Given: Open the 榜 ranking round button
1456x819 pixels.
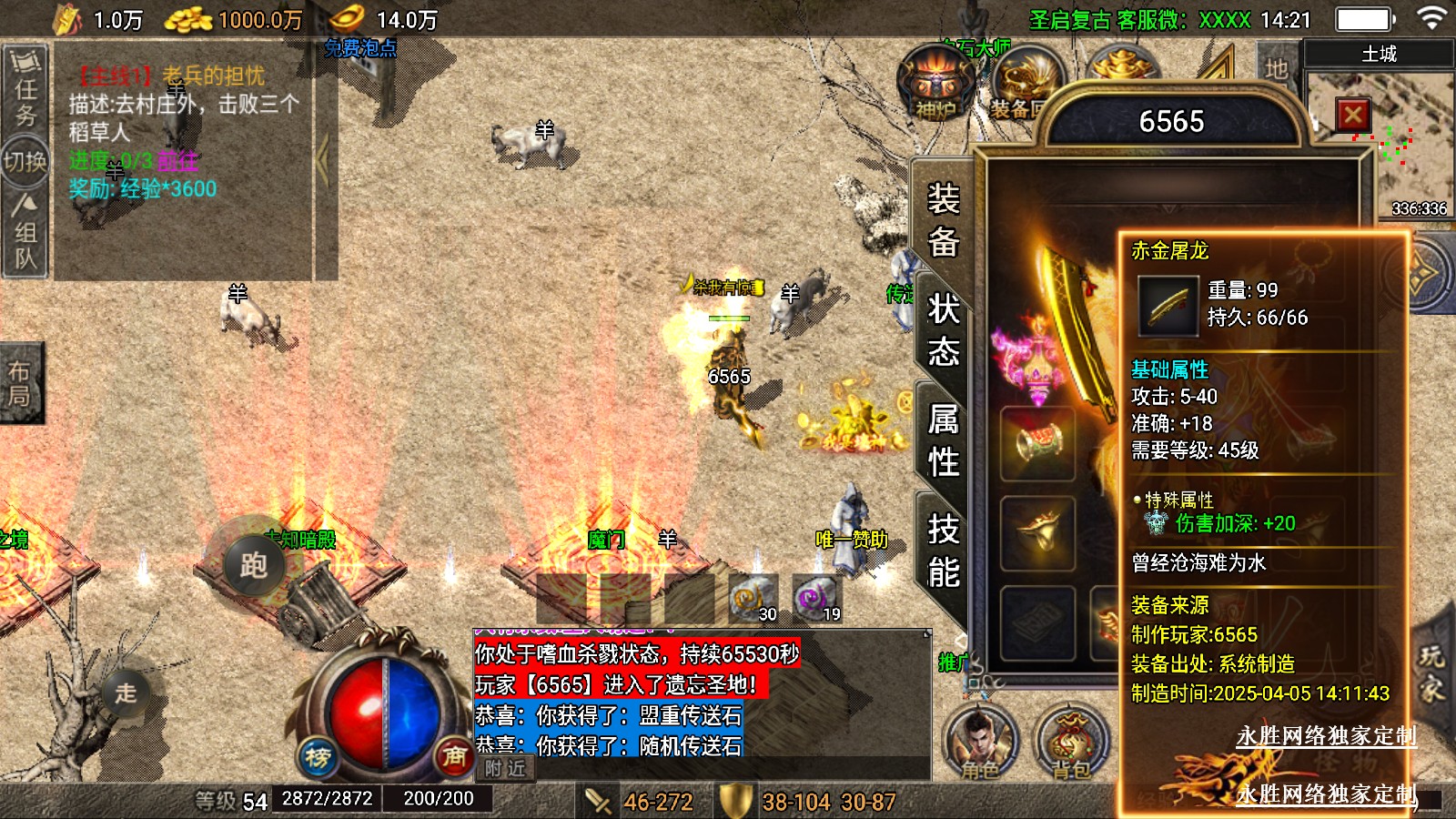Looking at the screenshot, I should (x=318, y=756).
